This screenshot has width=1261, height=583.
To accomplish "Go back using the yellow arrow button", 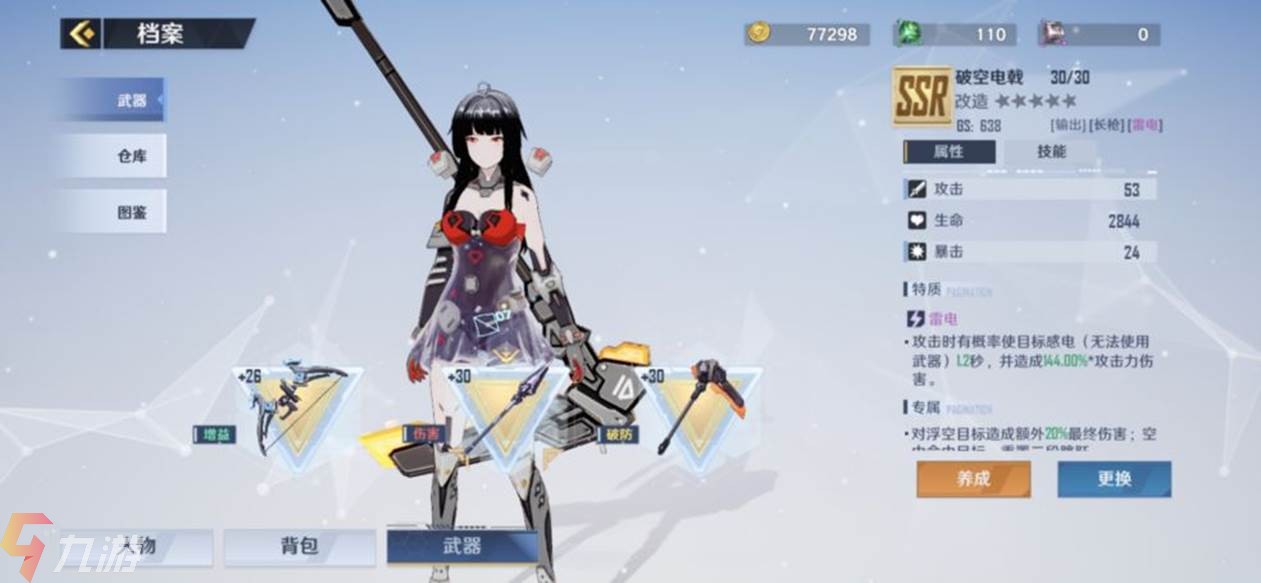I will pos(79,34).
